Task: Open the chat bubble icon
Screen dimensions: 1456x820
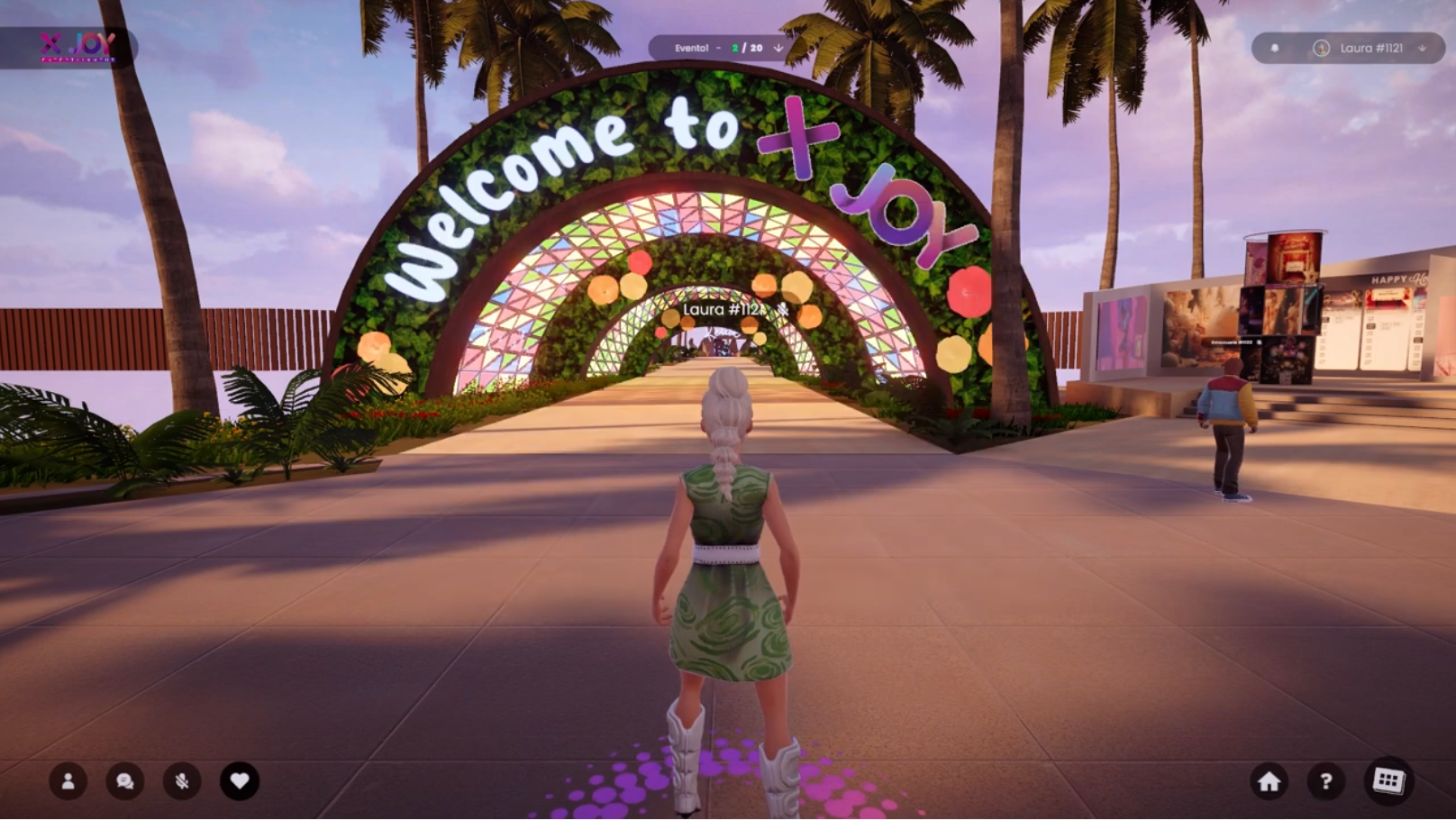Action: pyautogui.click(x=125, y=782)
